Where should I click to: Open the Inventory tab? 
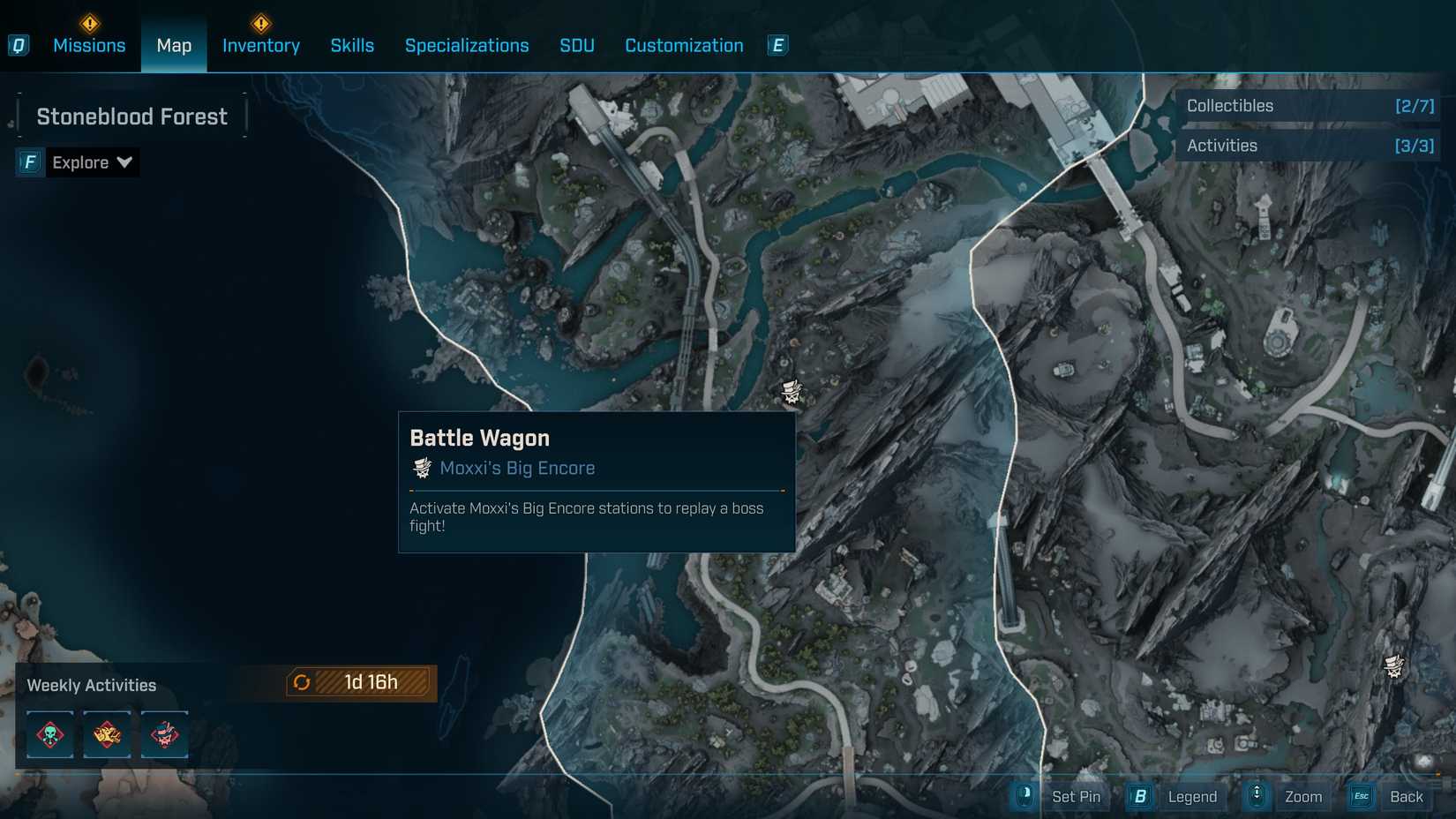tap(261, 45)
